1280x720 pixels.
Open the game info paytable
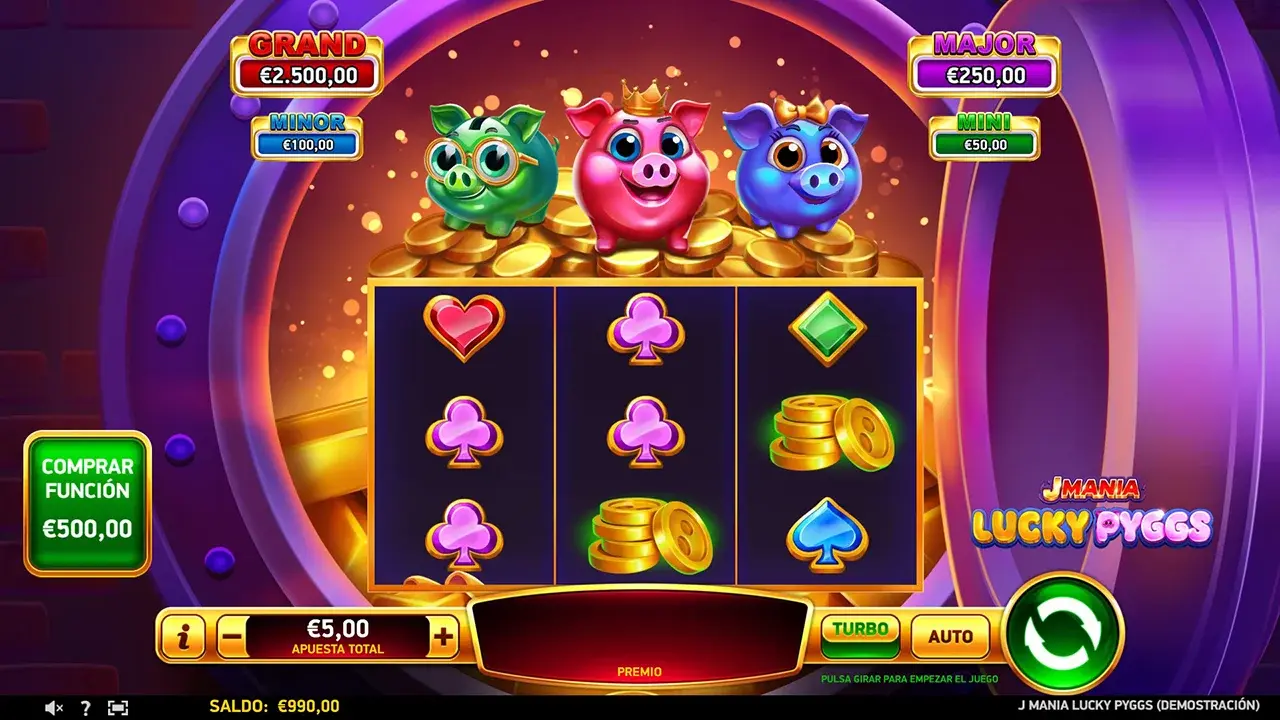click(183, 636)
